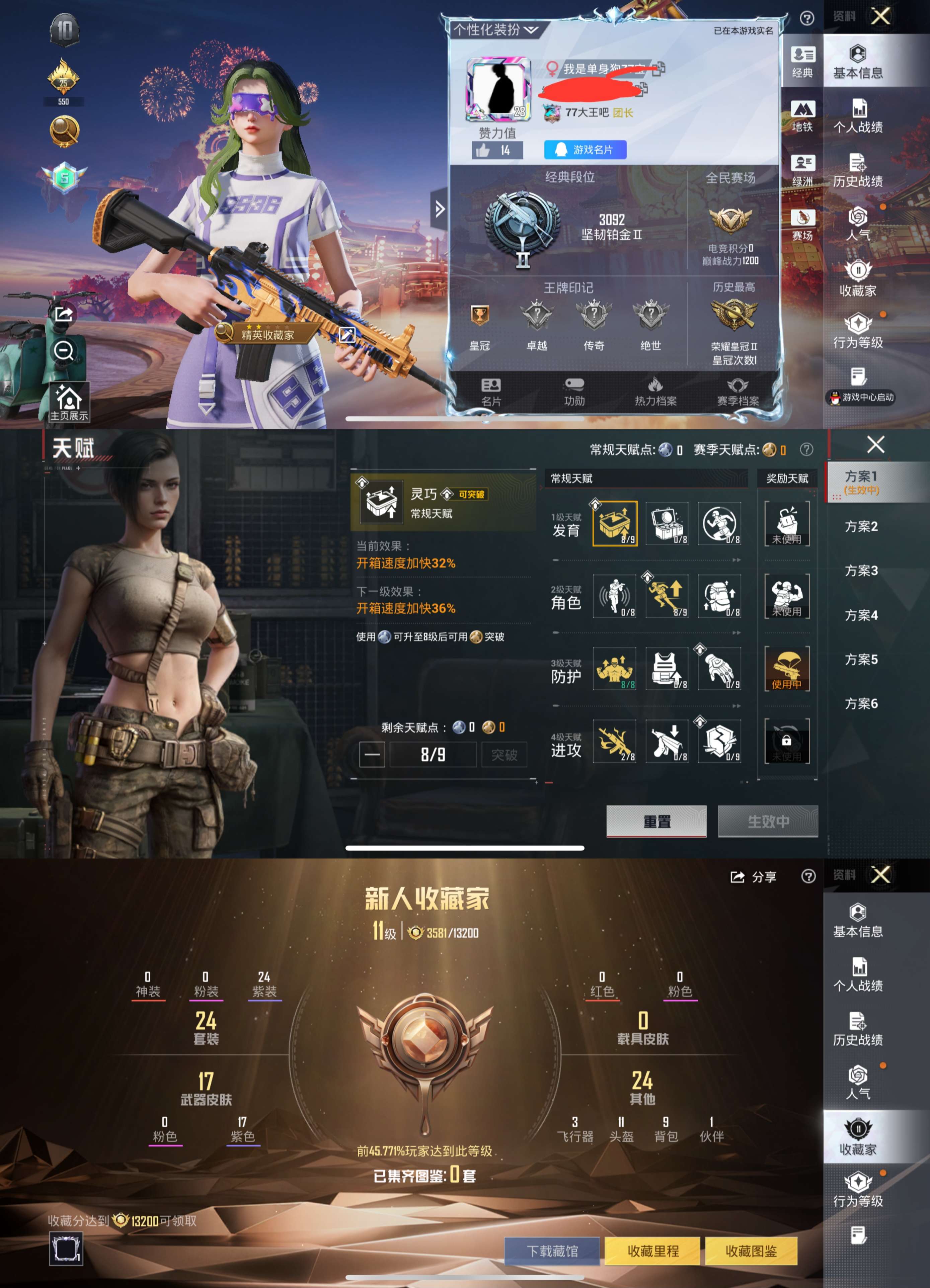The width and height of the screenshot is (930, 1288).
Task: Toggle the 未使用 muscle reward talent
Action: [787, 597]
